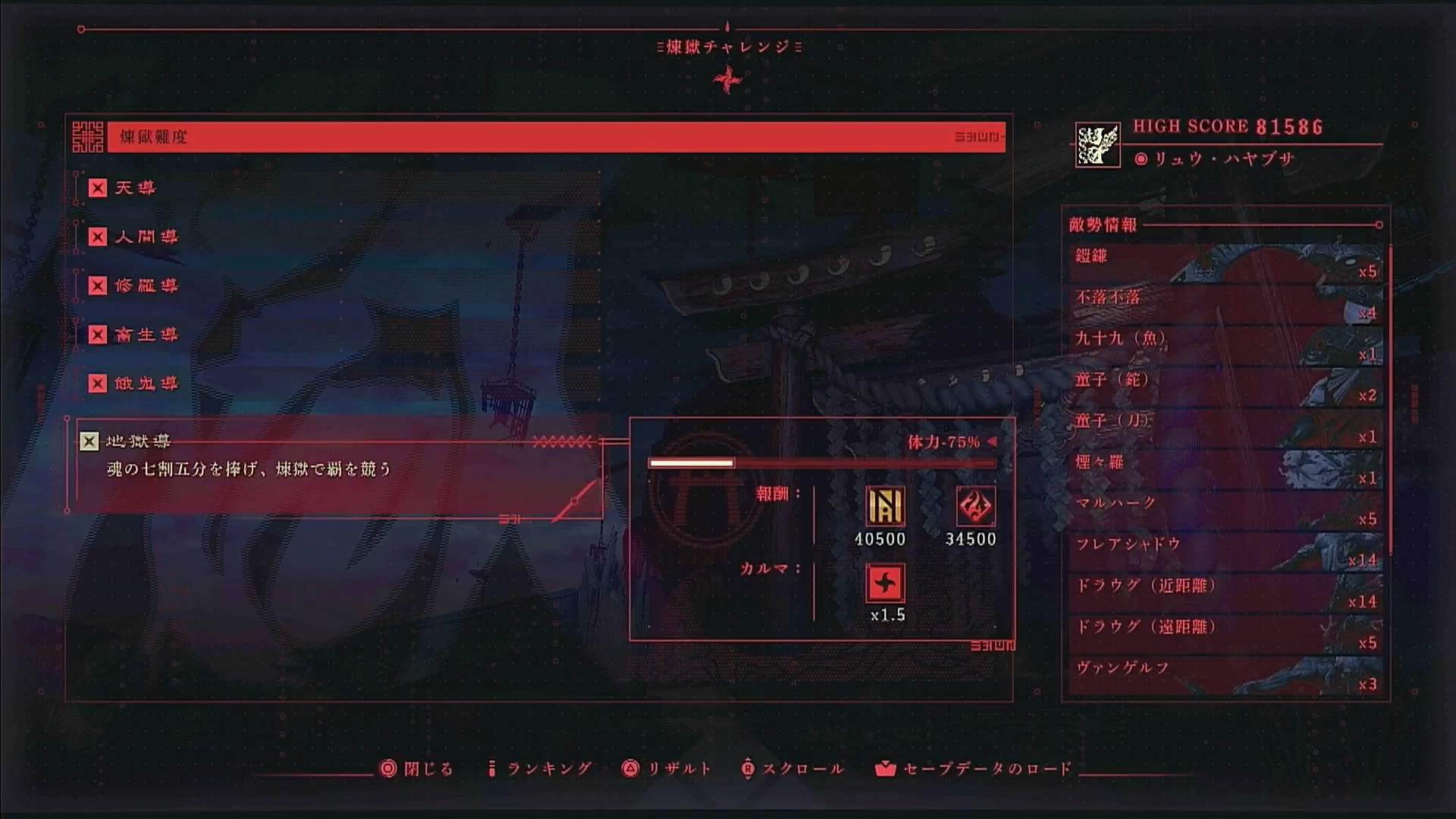The width and height of the screenshot is (1456, 819).
Task: Click the ヴァンゲルフ enemy row
Action: click(x=1225, y=675)
